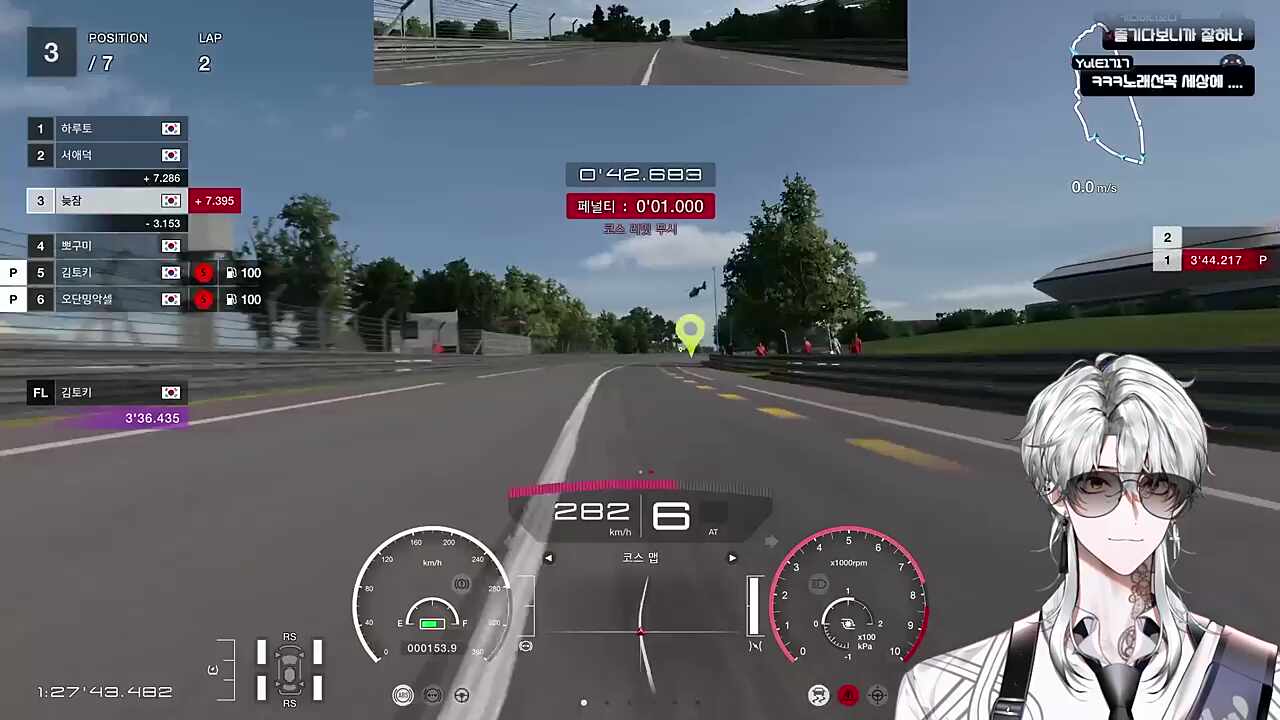Select the highlighted third-place row 늦잠
The width and height of the screenshot is (1280, 720).
coord(107,201)
